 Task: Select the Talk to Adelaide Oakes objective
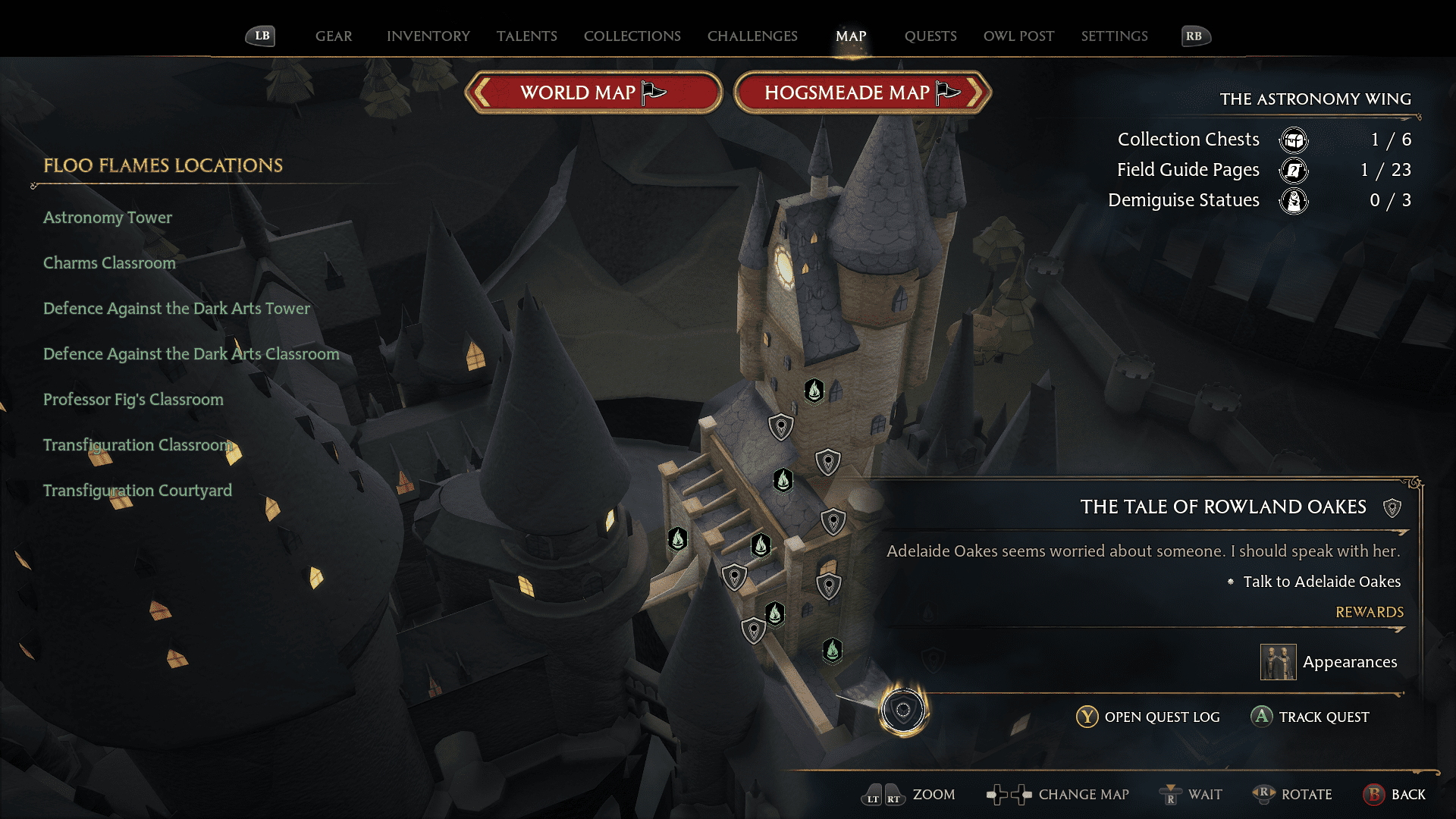[x=1323, y=582]
